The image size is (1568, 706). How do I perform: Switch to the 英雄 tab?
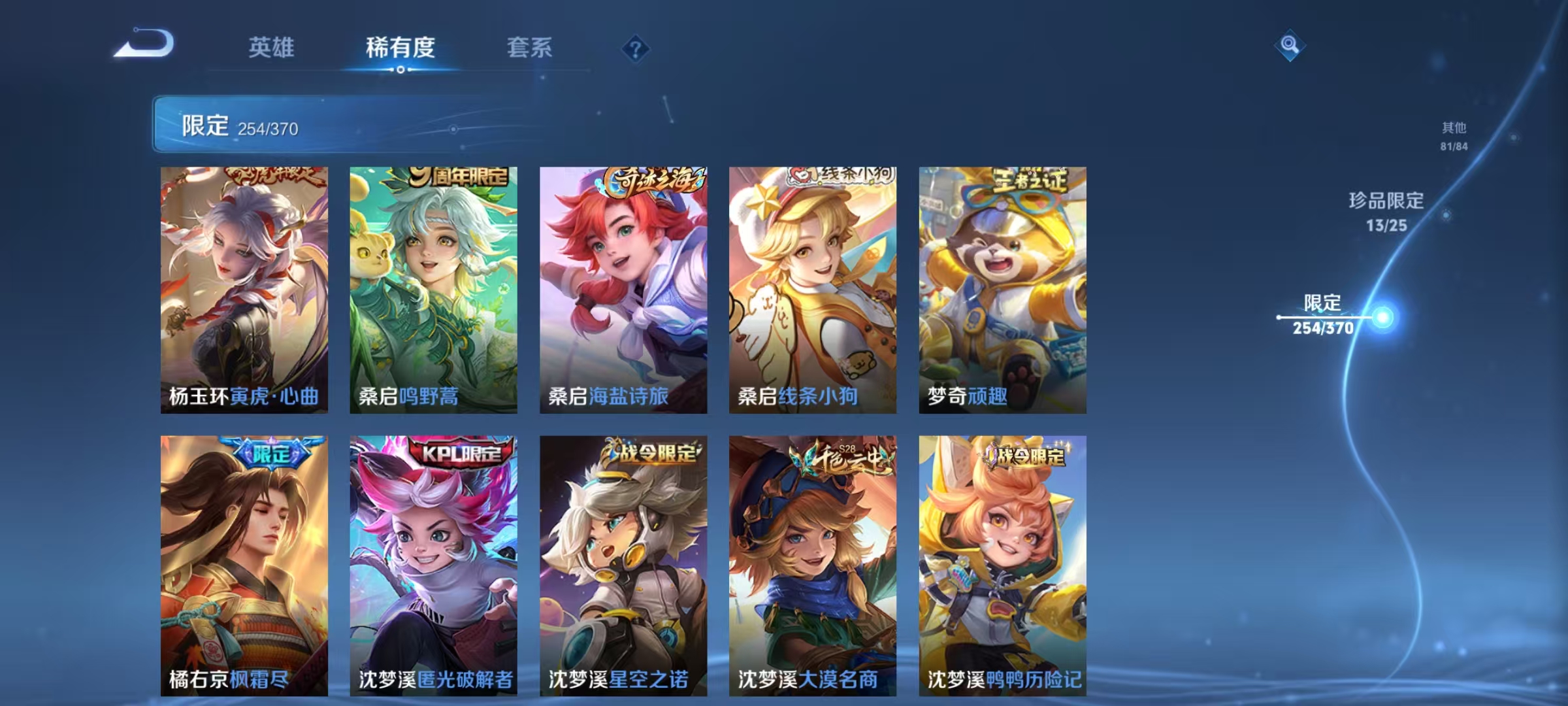272,47
